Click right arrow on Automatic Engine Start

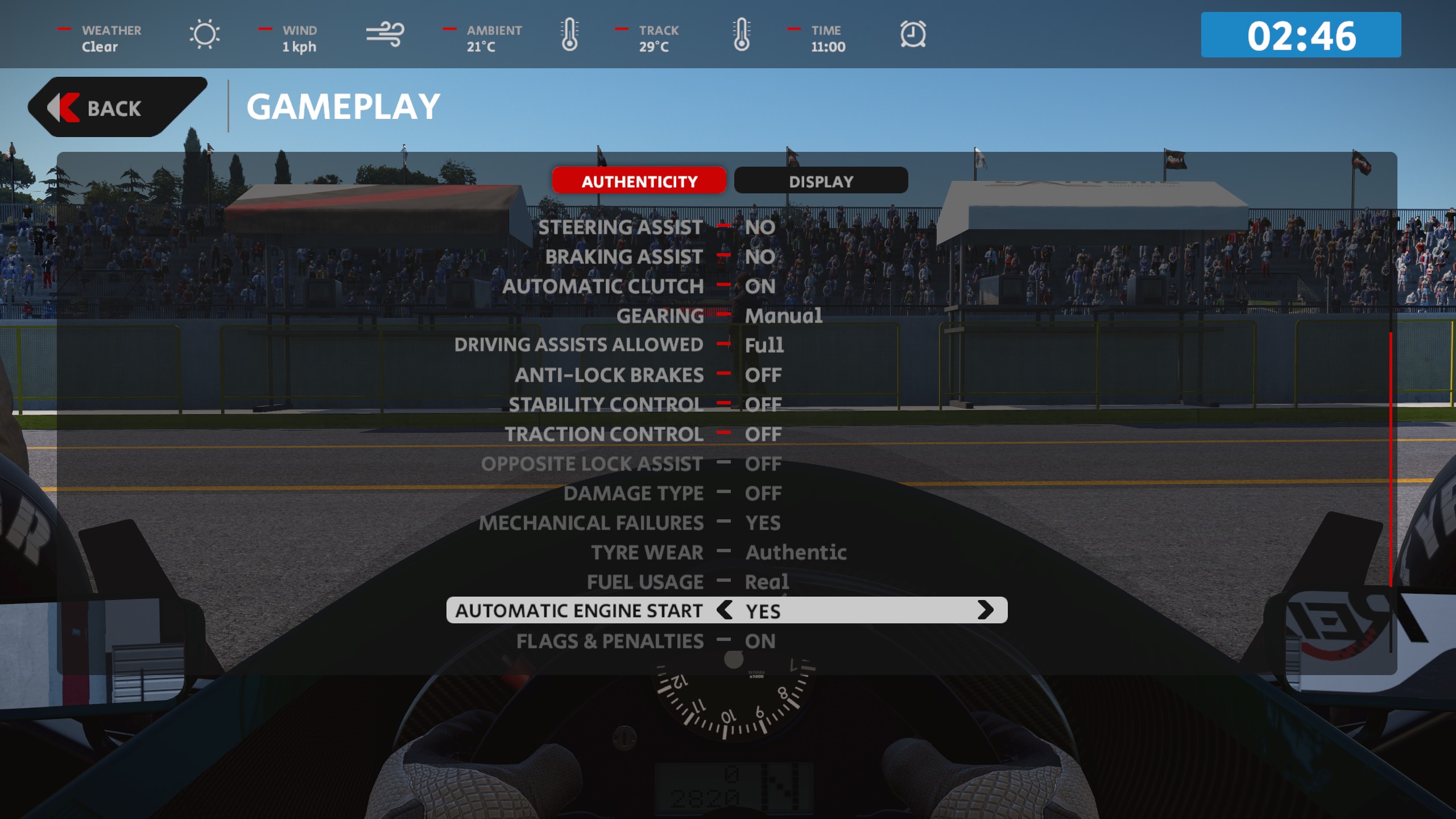coord(985,610)
